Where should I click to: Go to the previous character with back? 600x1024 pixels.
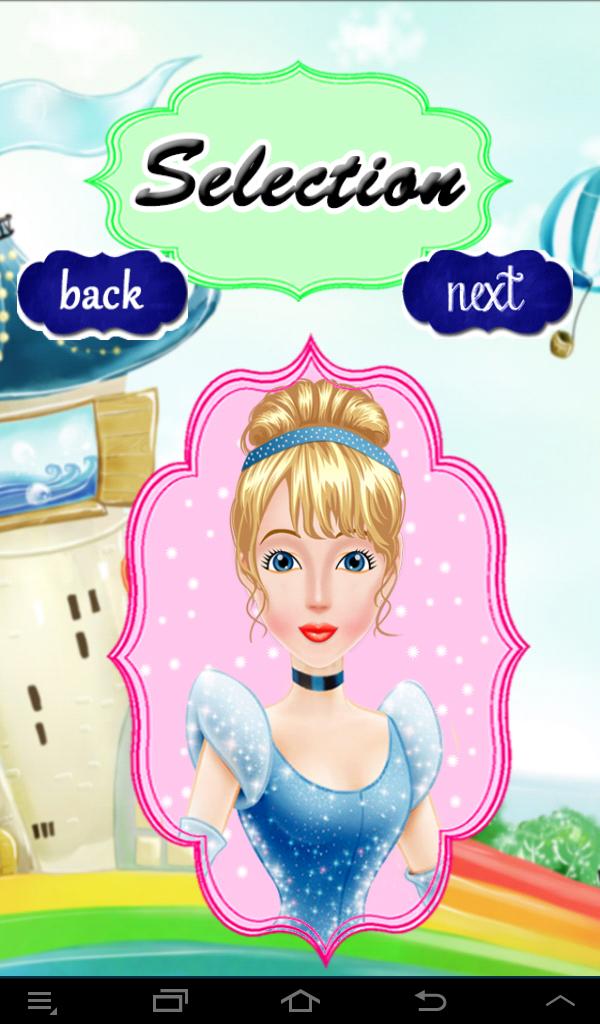pyautogui.click(x=102, y=293)
